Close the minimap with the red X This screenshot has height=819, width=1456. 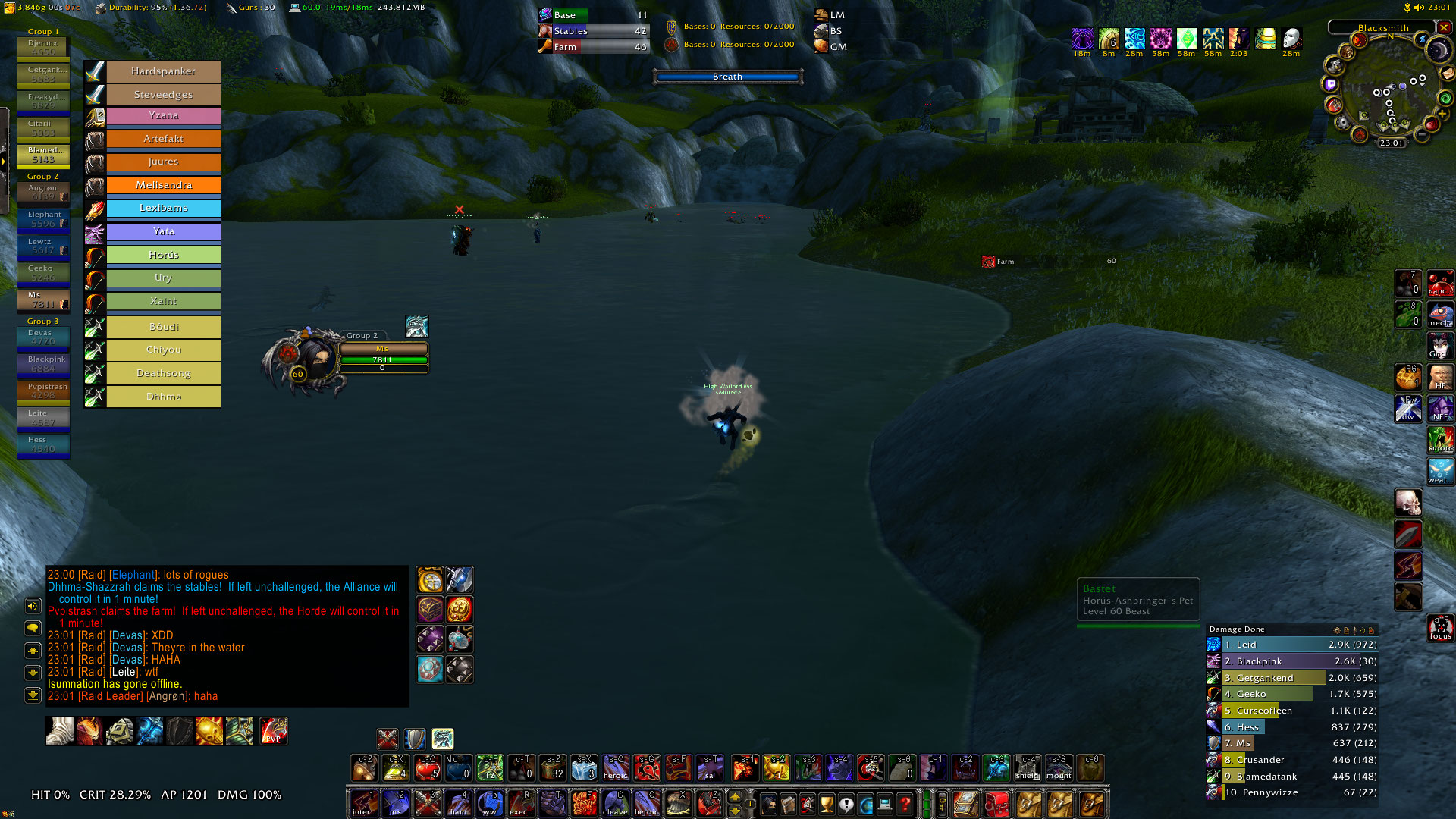point(1444,27)
